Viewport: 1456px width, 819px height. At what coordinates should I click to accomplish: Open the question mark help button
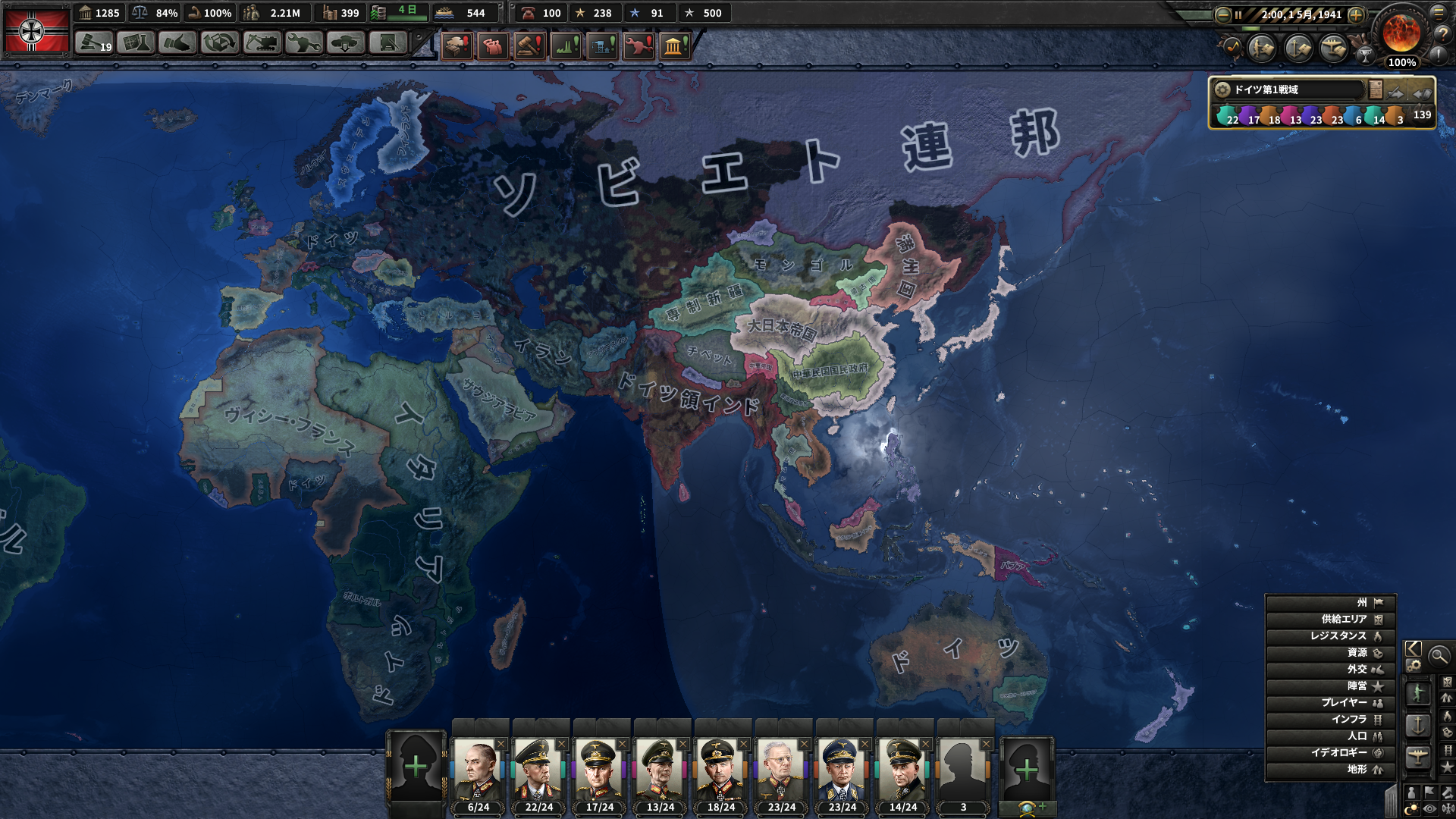[x=1442, y=33]
